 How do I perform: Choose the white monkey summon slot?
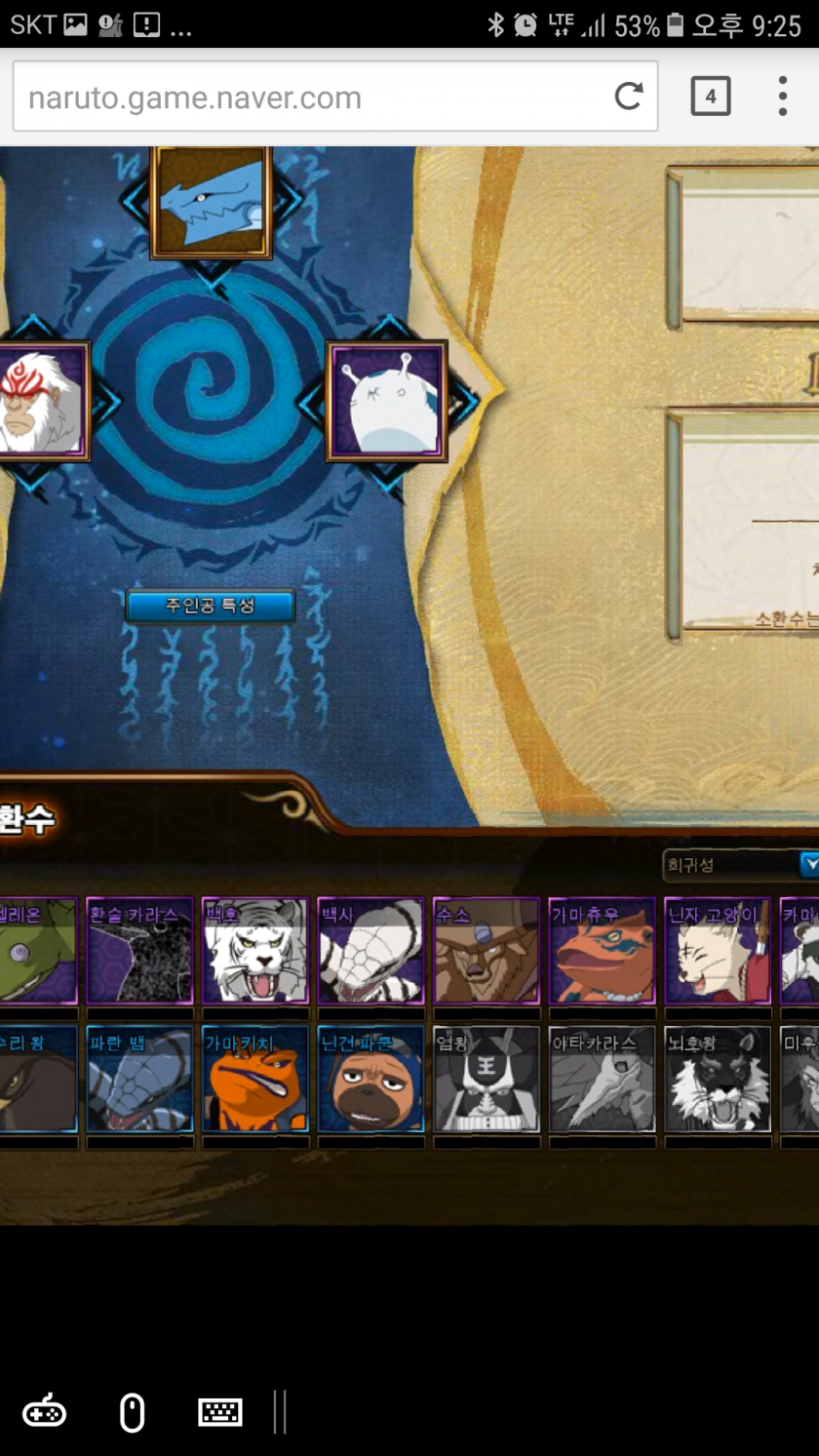[41, 400]
